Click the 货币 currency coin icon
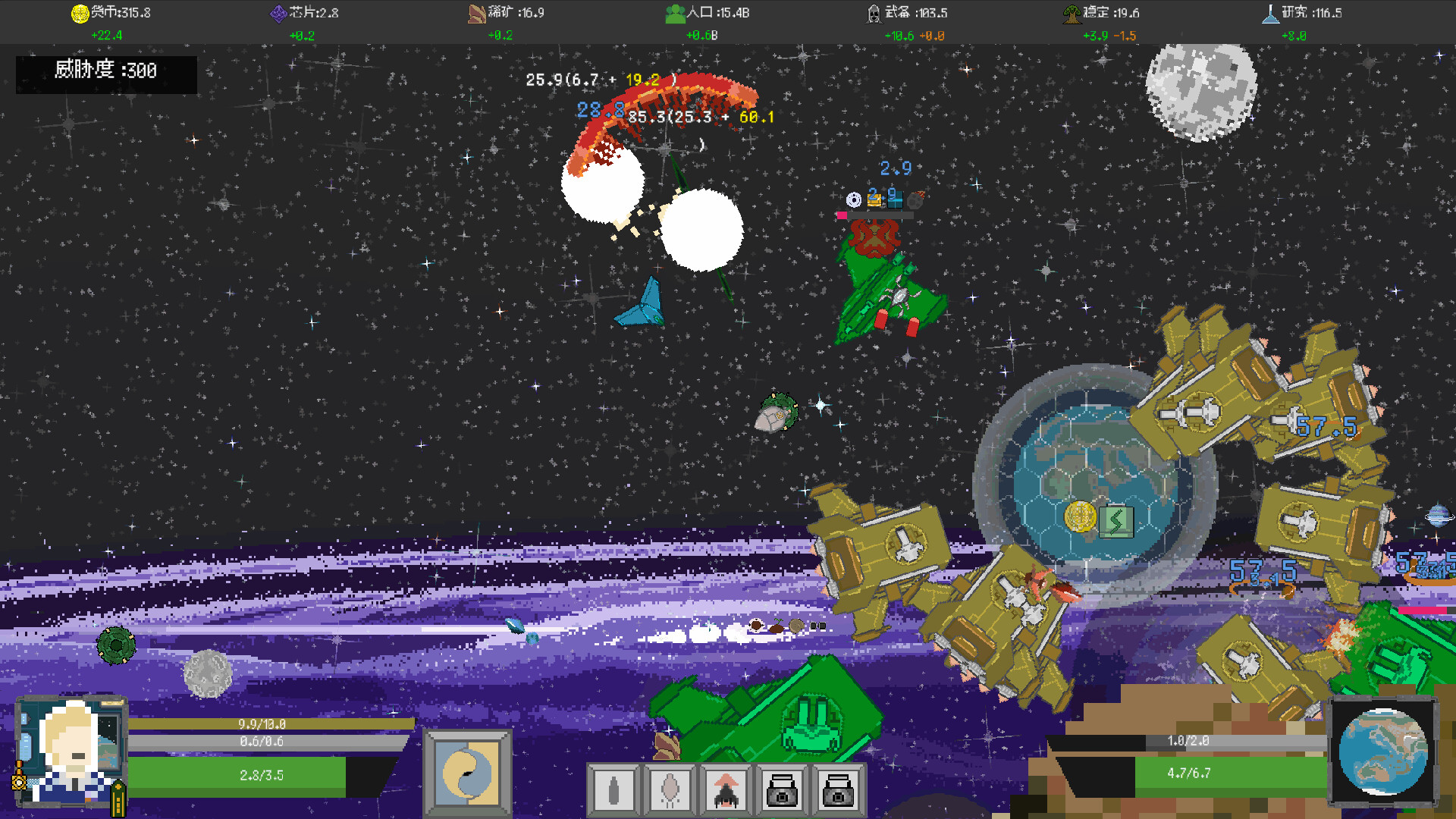This screenshot has width=1456, height=819. (x=79, y=12)
